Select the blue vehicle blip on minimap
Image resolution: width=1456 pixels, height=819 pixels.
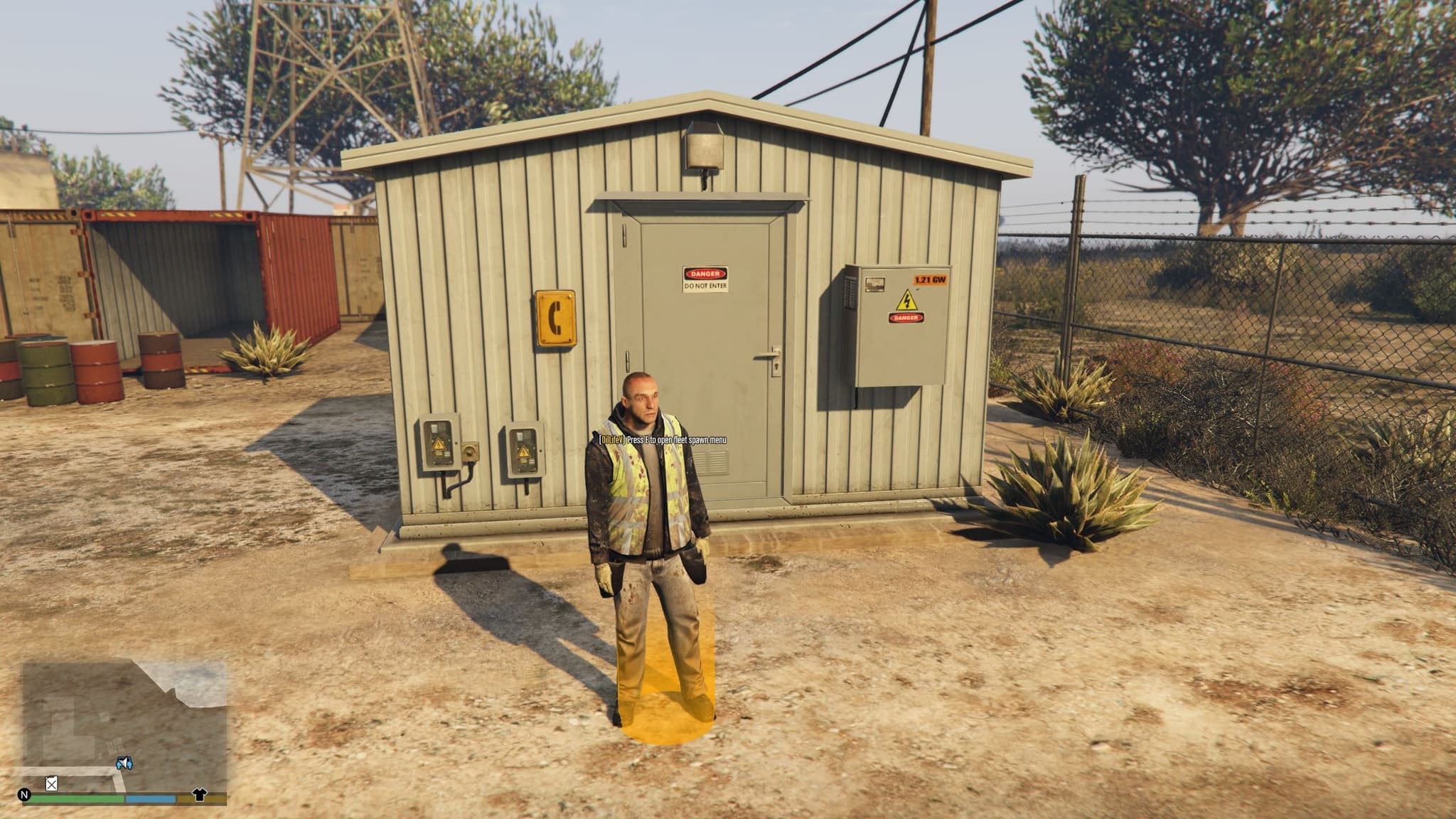(124, 764)
